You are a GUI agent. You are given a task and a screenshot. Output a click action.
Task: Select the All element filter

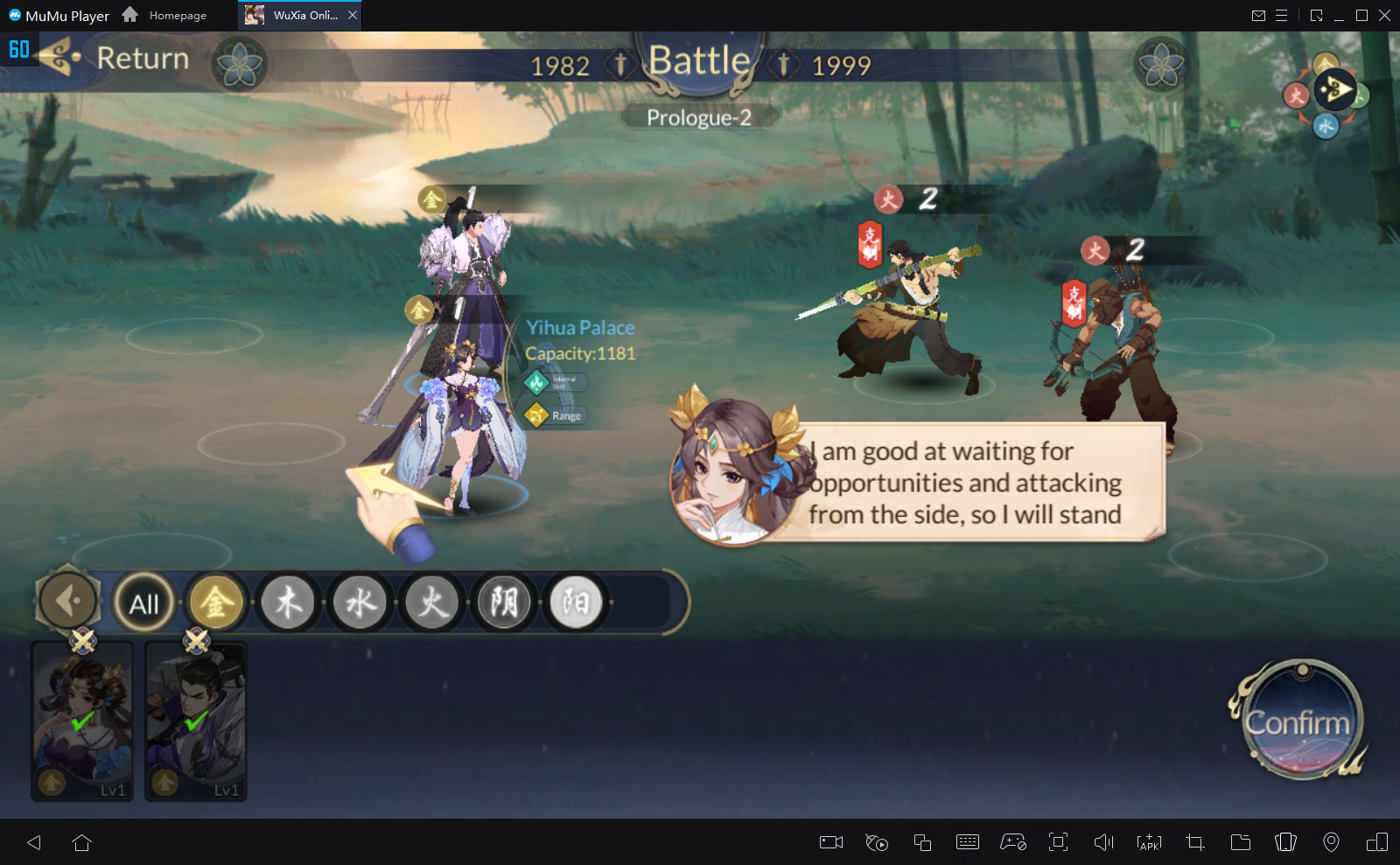(x=144, y=603)
